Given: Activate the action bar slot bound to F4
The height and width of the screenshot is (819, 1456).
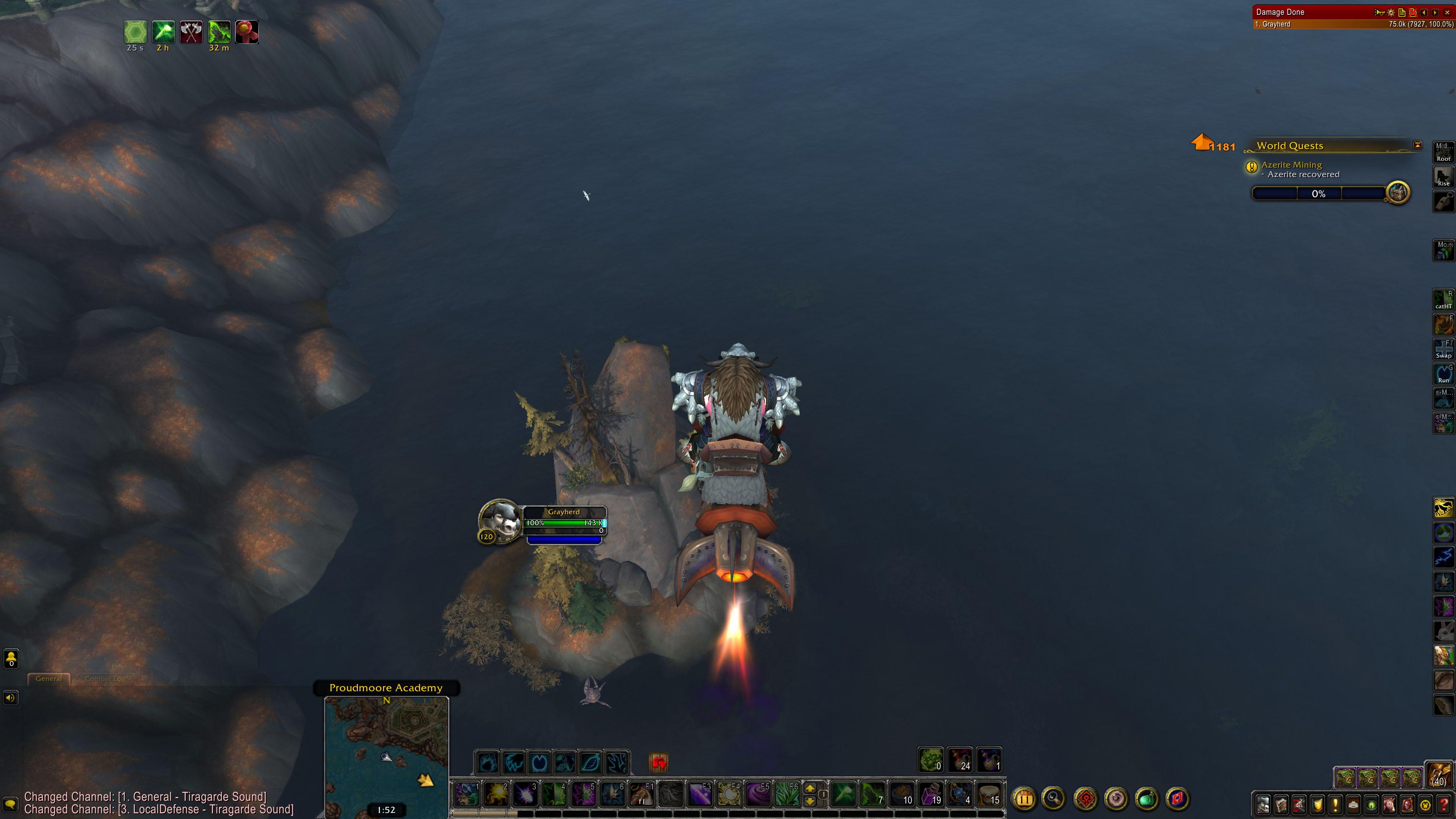Looking at the screenshot, I should [729, 794].
